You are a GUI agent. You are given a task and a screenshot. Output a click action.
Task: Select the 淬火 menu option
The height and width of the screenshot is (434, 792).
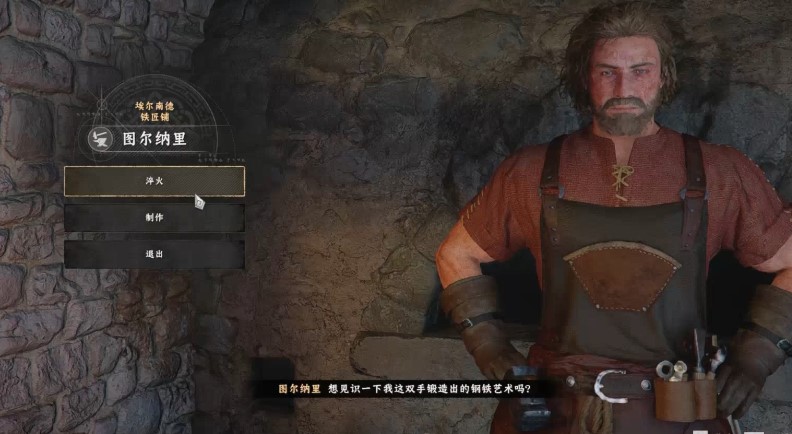click(154, 181)
